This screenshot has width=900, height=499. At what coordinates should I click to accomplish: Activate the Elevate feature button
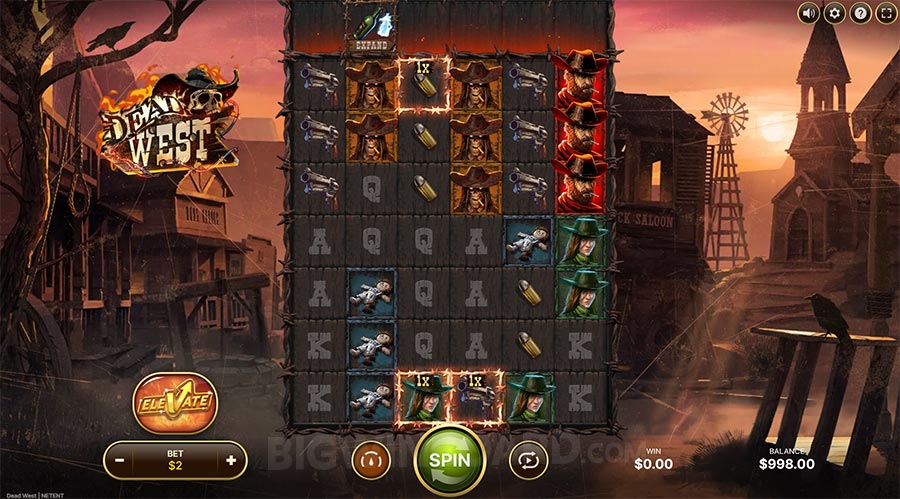[x=175, y=404]
